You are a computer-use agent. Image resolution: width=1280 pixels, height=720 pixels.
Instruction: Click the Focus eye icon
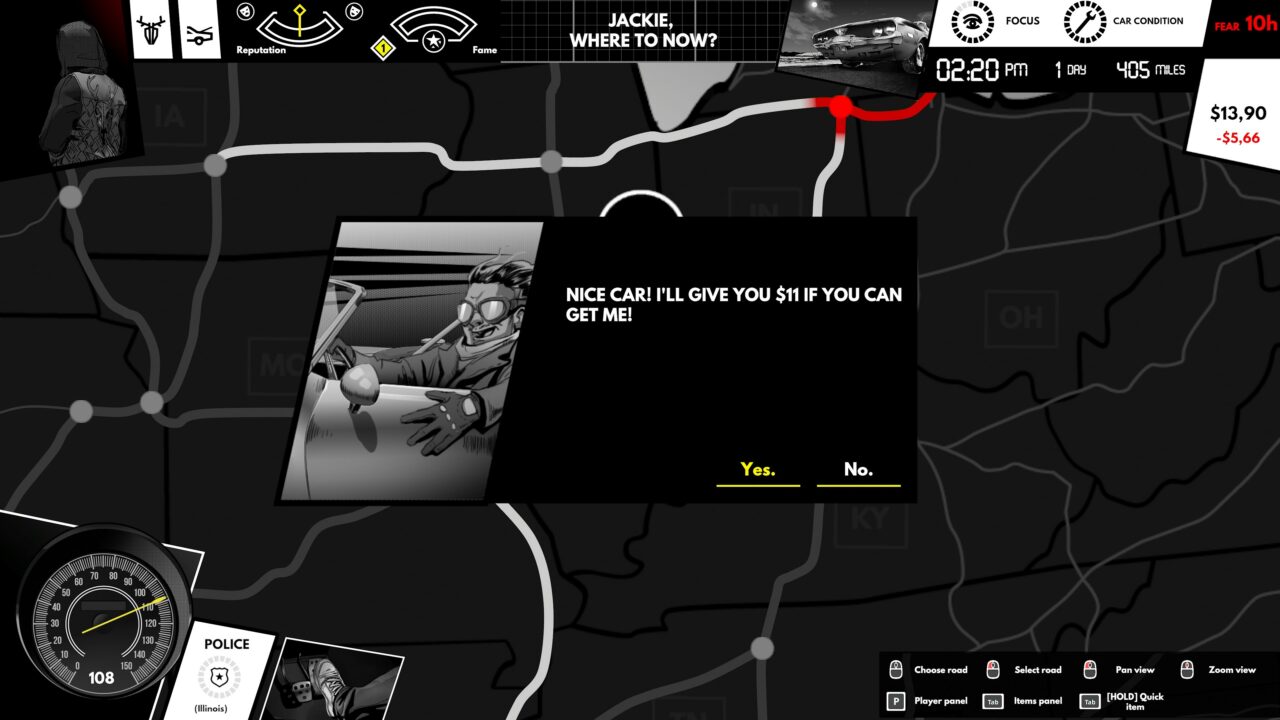click(971, 21)
